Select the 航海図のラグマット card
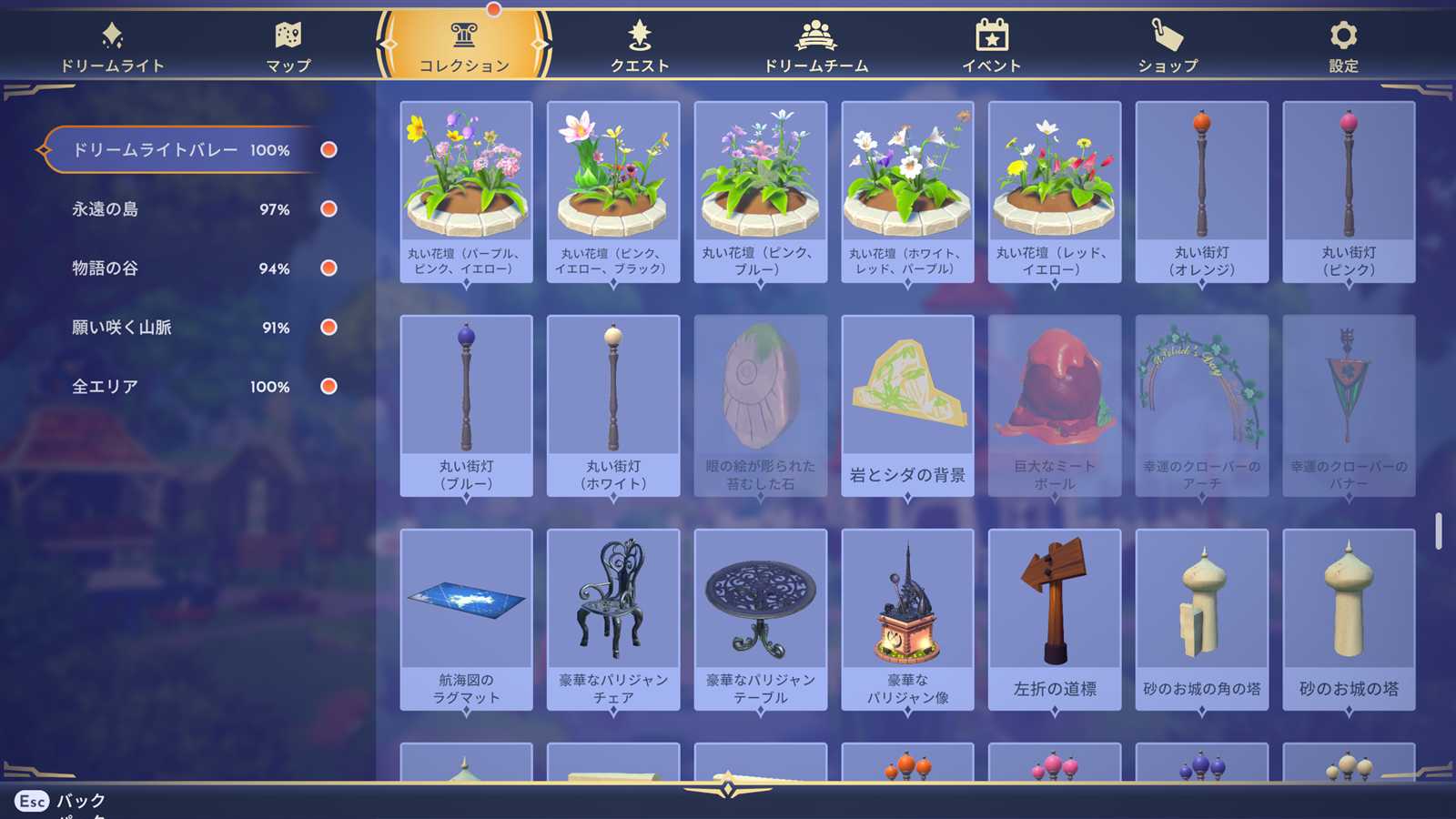The height and width of the screenshot is (819, 1456). [466, 620]
